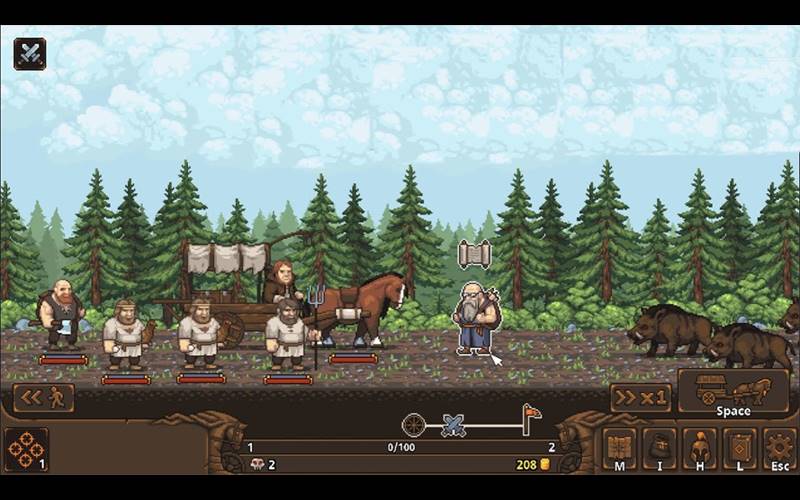
Task: Open the heroes helmet button
Action: [x=700, y=449]
